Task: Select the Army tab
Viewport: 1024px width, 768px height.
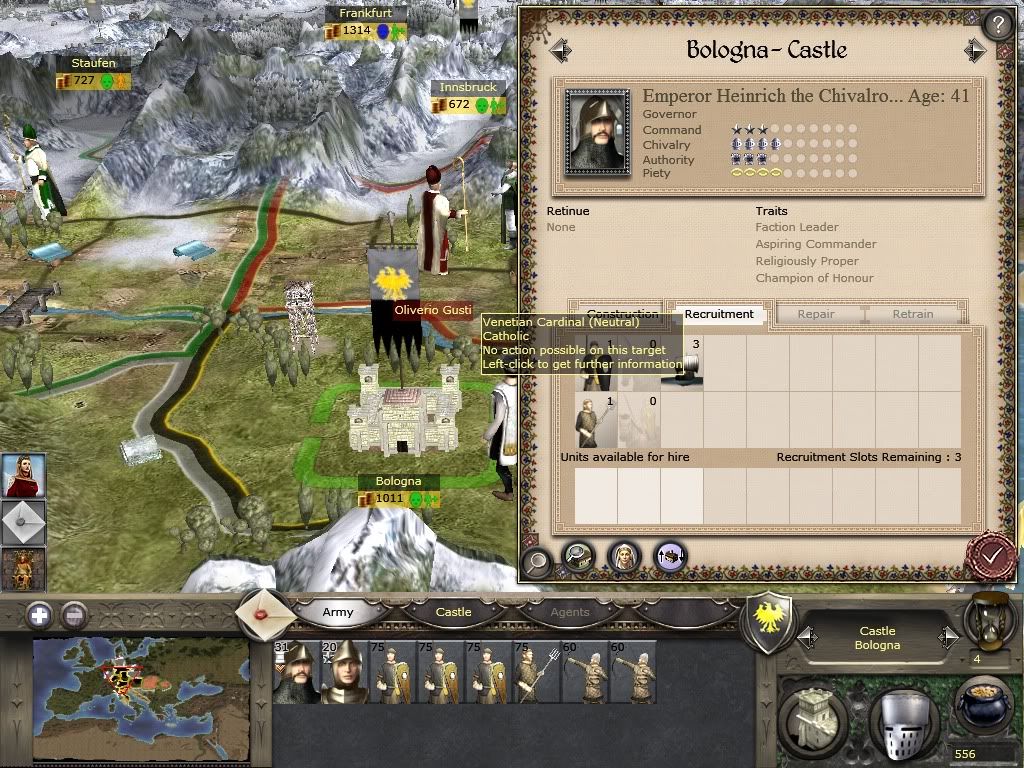Action: (338, 612)
